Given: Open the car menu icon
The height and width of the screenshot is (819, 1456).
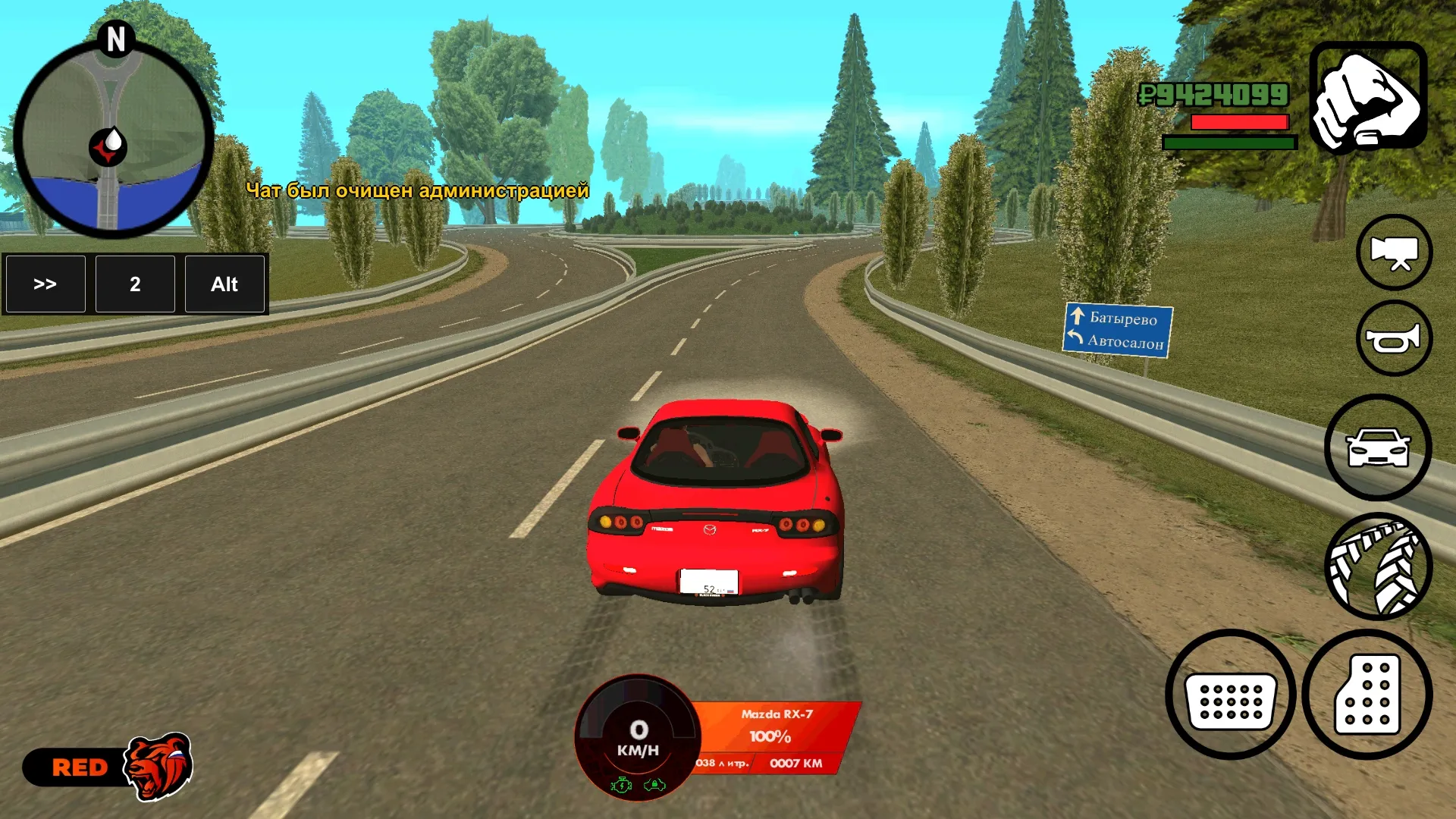Looking at the screenshot, I should coord(1378,447).
